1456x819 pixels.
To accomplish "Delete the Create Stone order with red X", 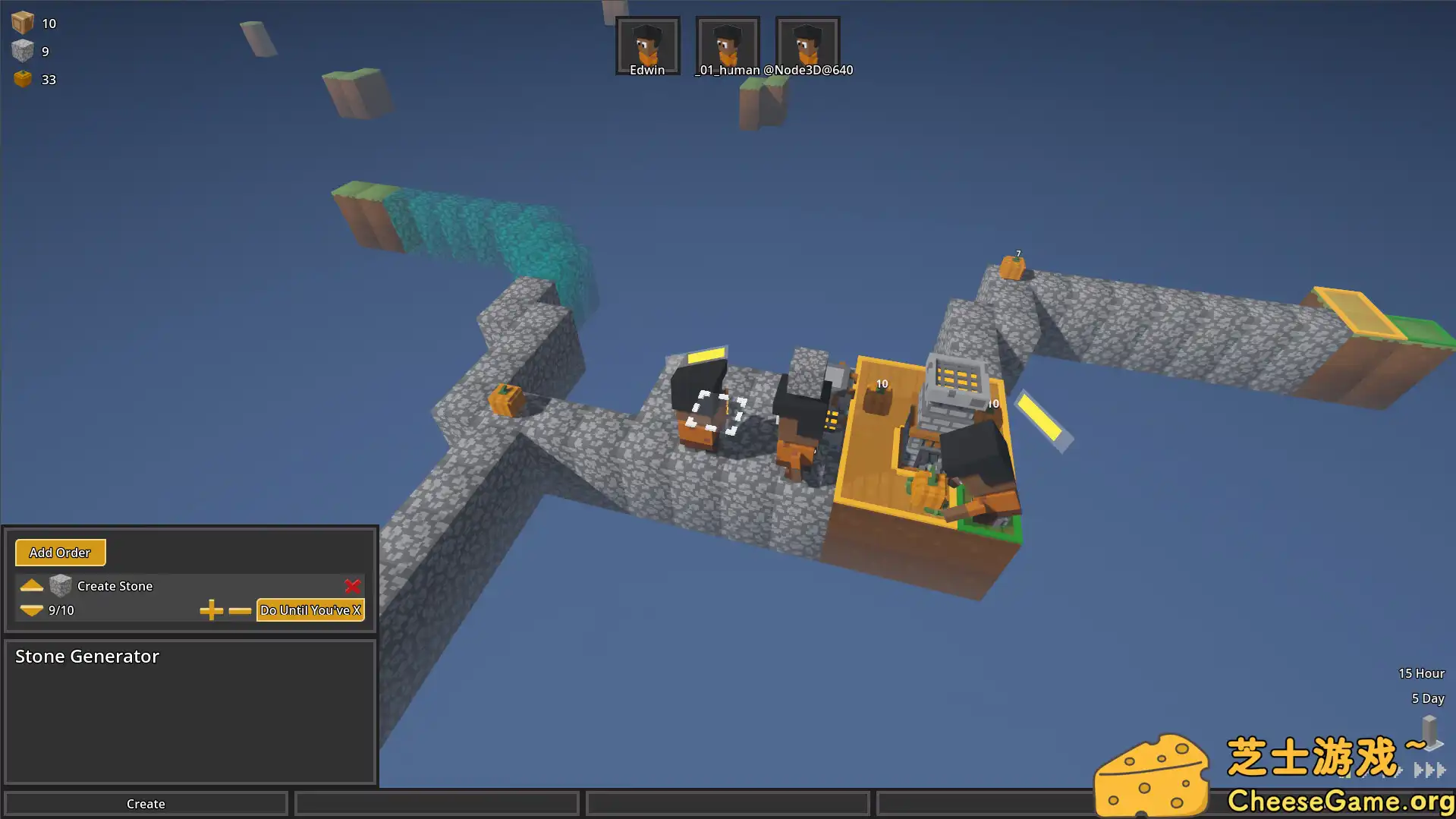I will (352, 586).
